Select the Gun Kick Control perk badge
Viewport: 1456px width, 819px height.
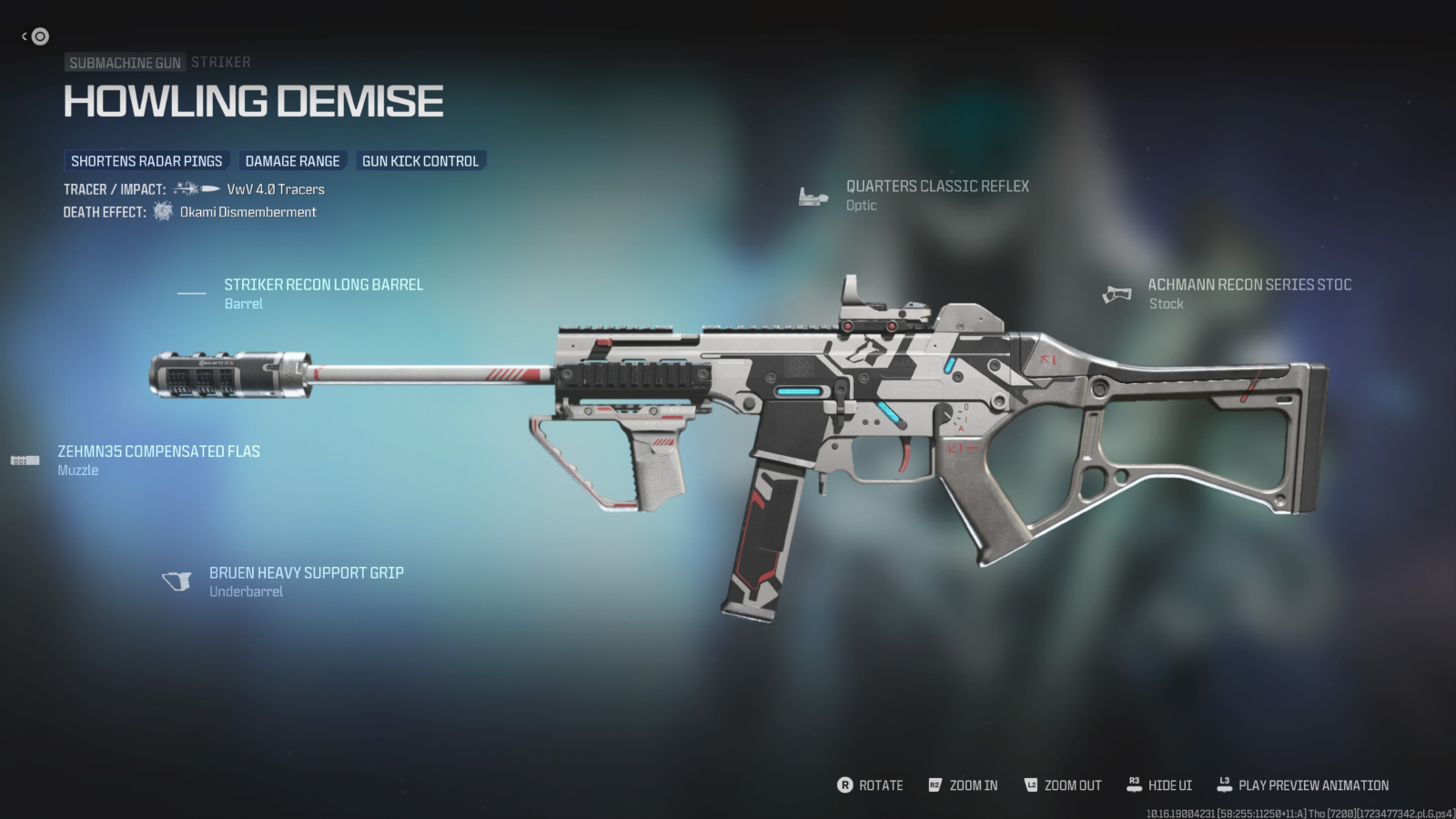[x=420, y=160]
